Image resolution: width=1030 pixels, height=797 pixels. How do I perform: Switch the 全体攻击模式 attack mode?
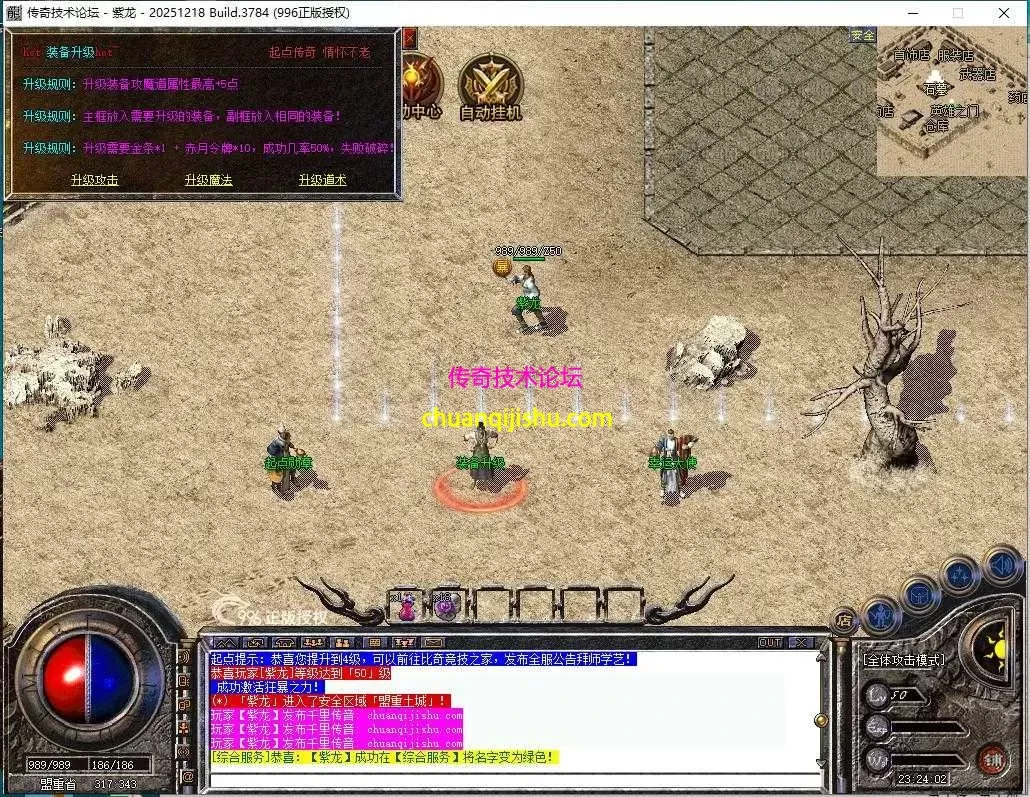904,660
